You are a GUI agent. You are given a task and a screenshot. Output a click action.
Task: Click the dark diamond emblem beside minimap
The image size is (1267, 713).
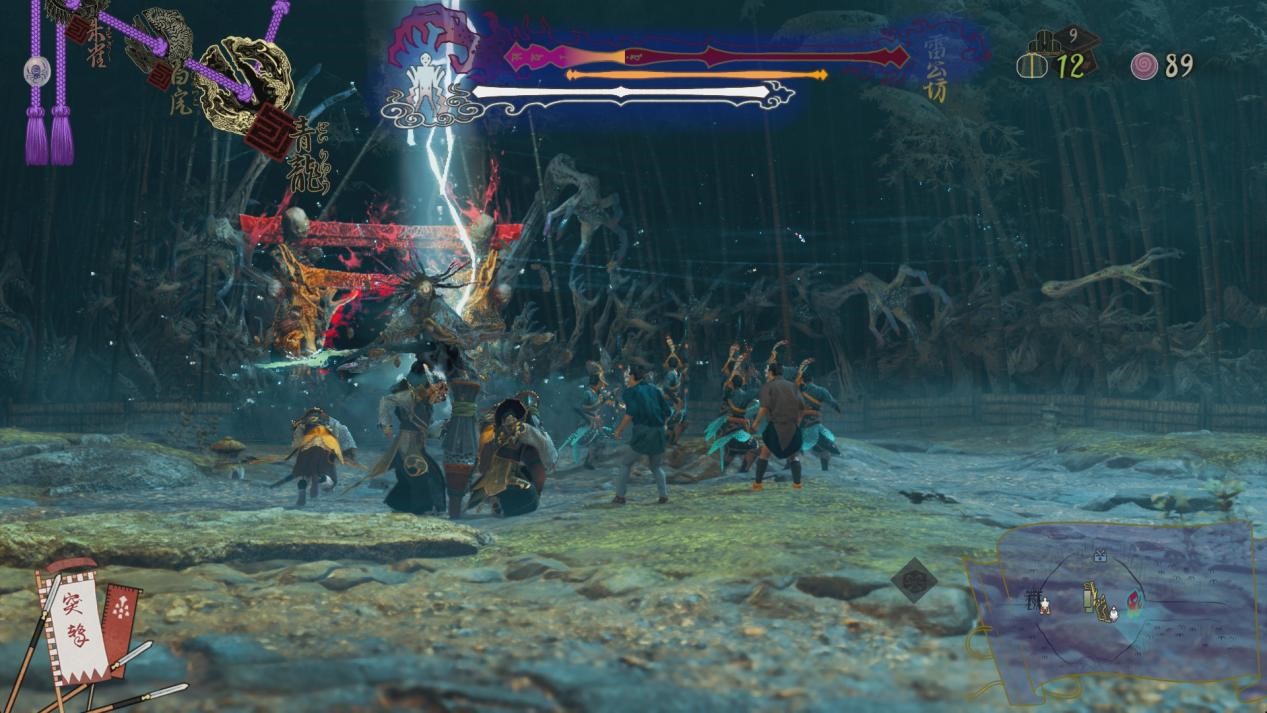pyautogui.click(x=914, y=580)
